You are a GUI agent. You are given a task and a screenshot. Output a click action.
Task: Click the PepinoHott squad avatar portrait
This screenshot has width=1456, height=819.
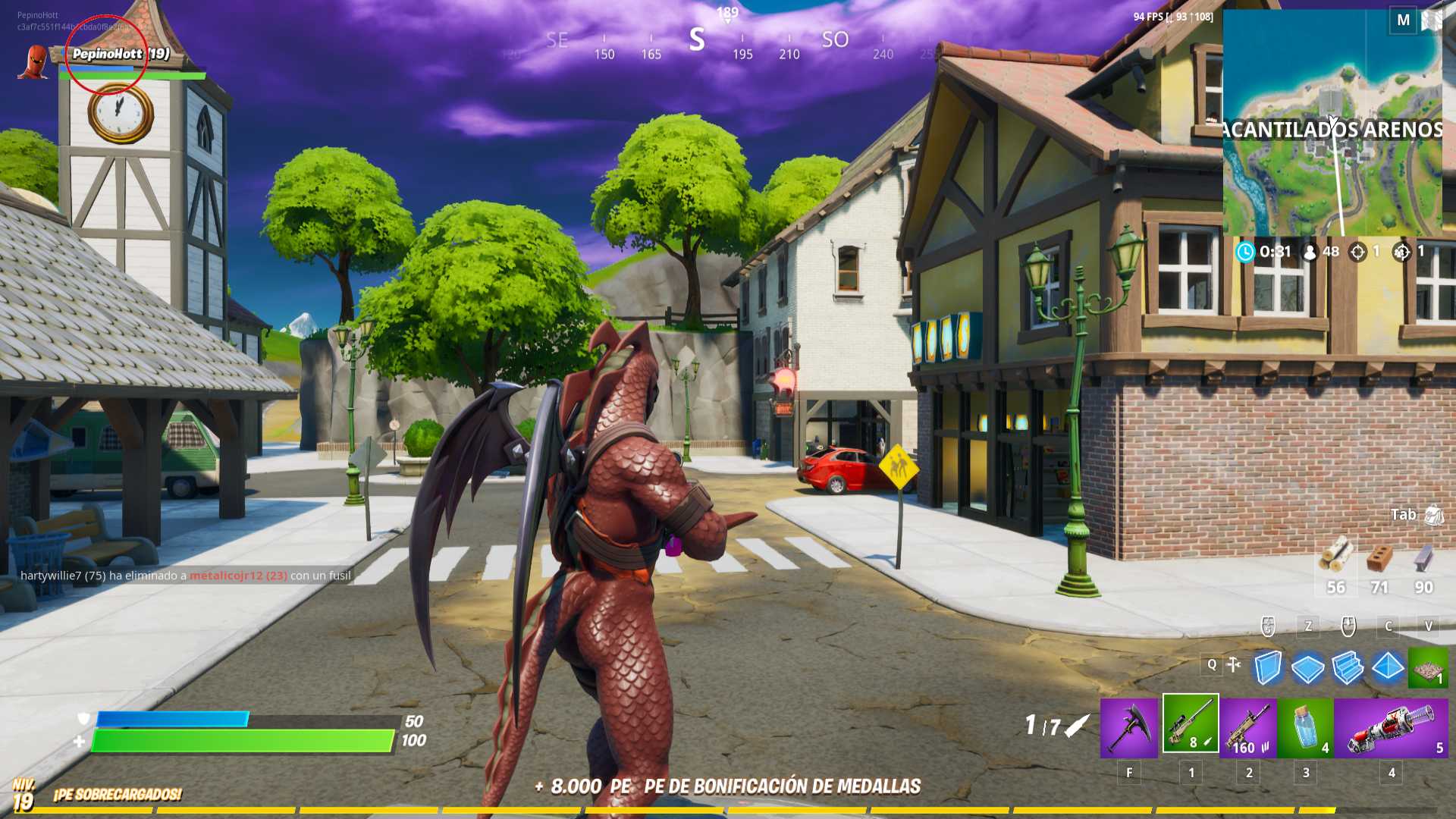click(34, 62)
